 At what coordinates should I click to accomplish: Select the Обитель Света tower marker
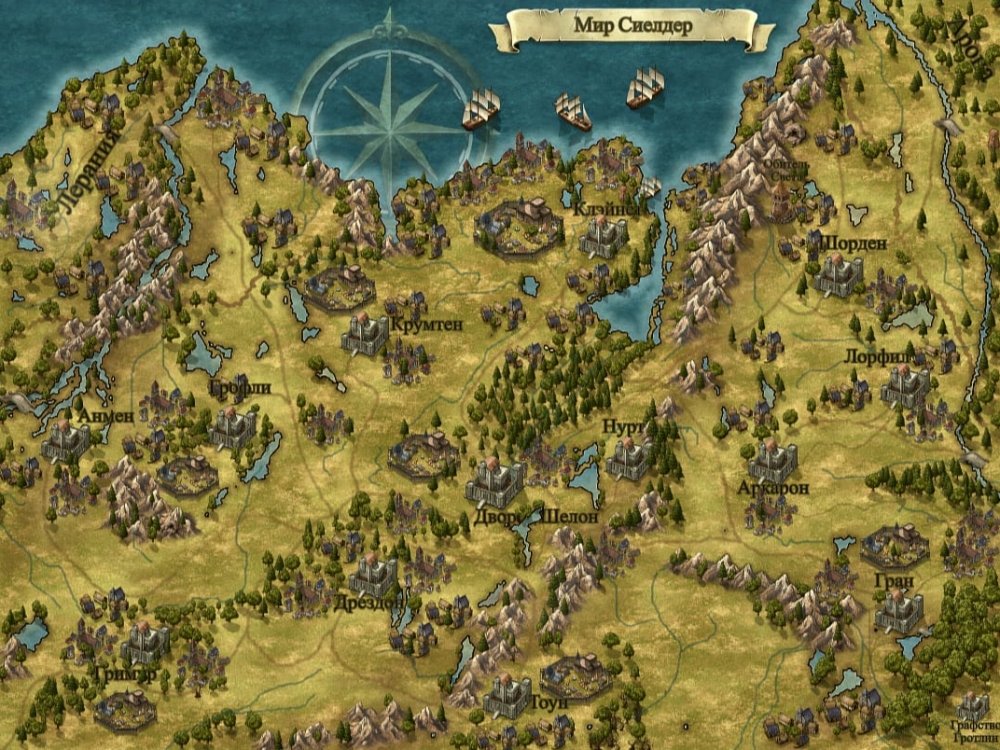782,193
